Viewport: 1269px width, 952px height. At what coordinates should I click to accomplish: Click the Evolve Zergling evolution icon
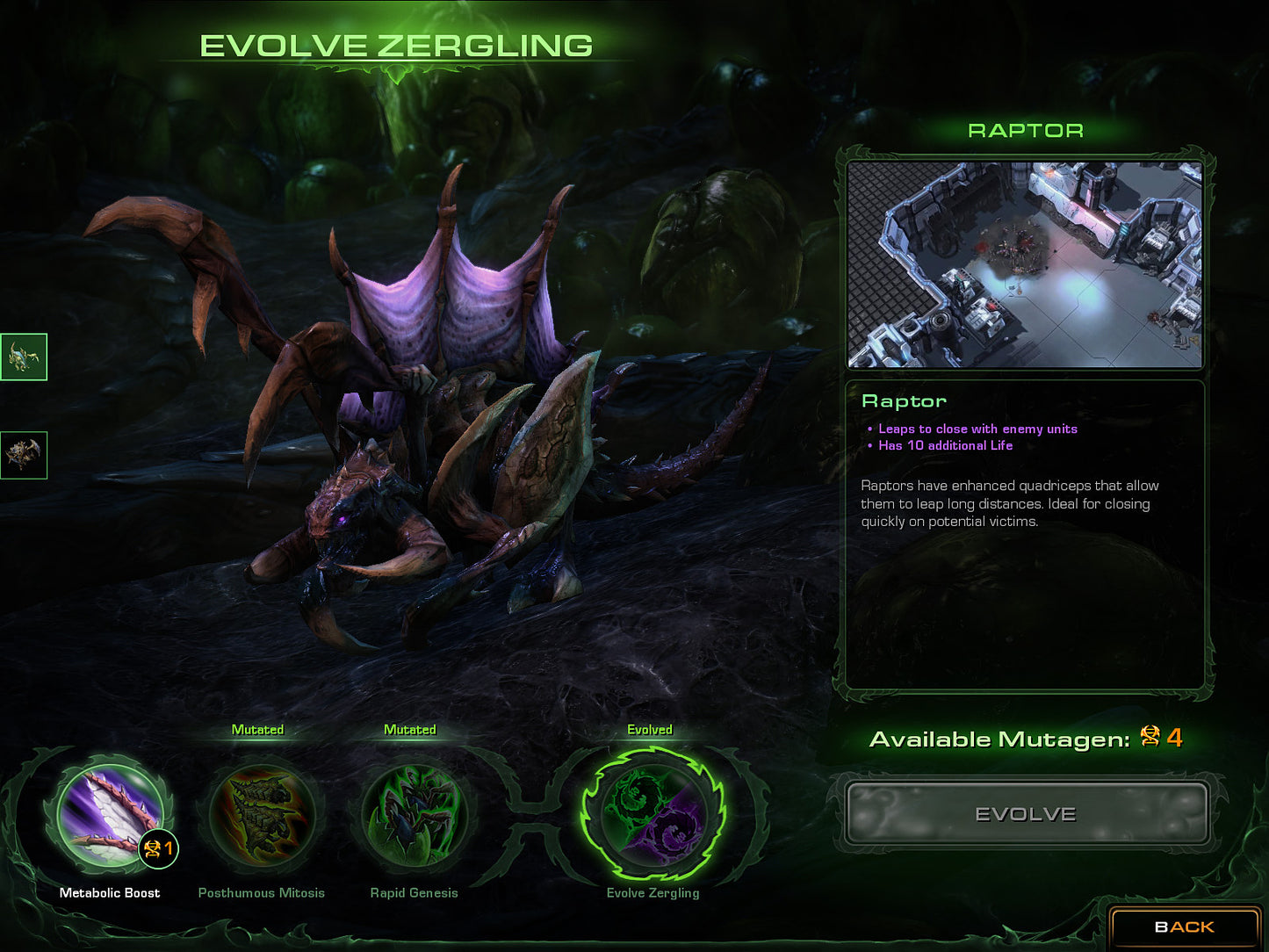pos(653,817)
